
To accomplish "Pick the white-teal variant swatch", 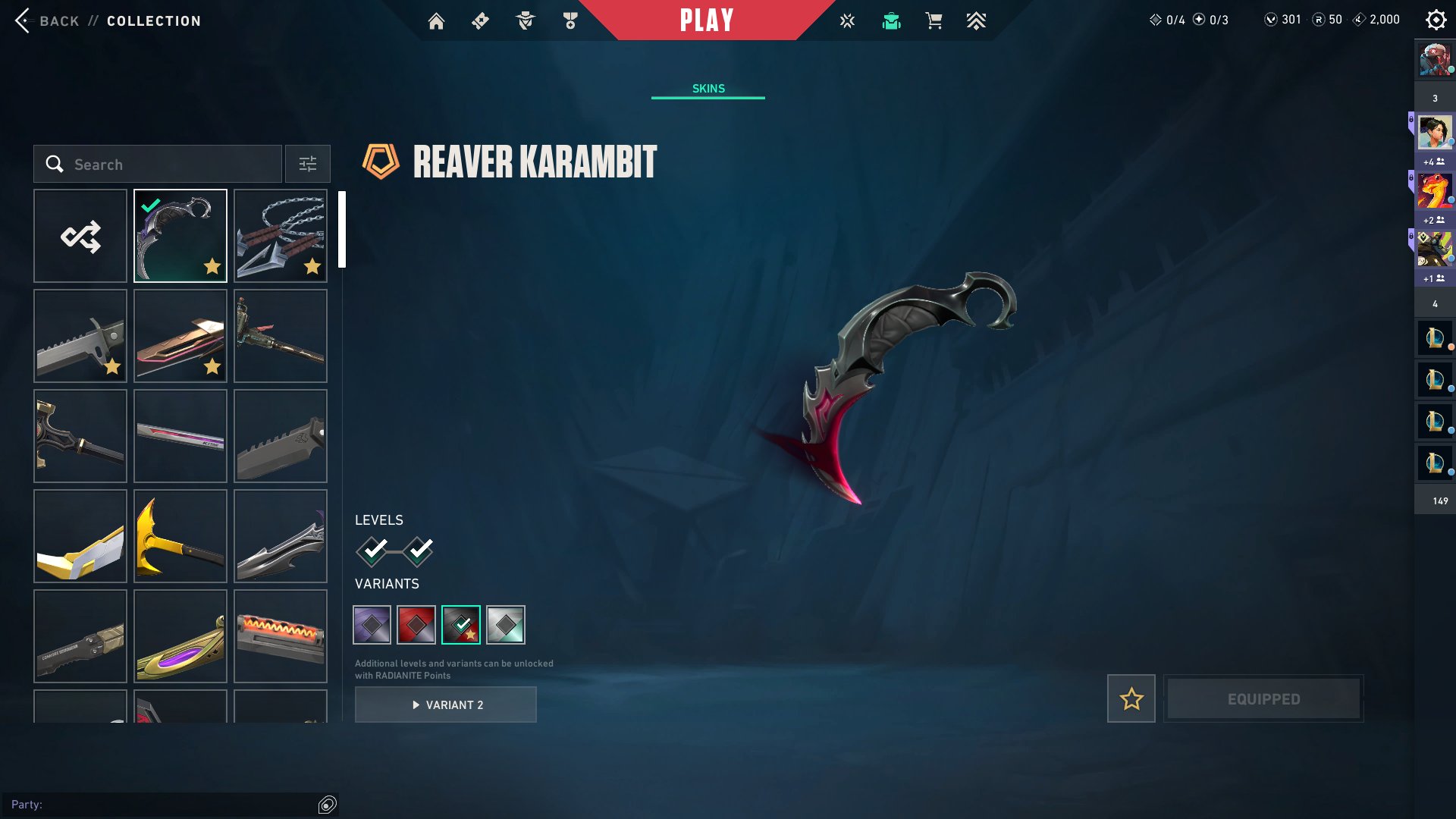I will click(x=506, y=625).
